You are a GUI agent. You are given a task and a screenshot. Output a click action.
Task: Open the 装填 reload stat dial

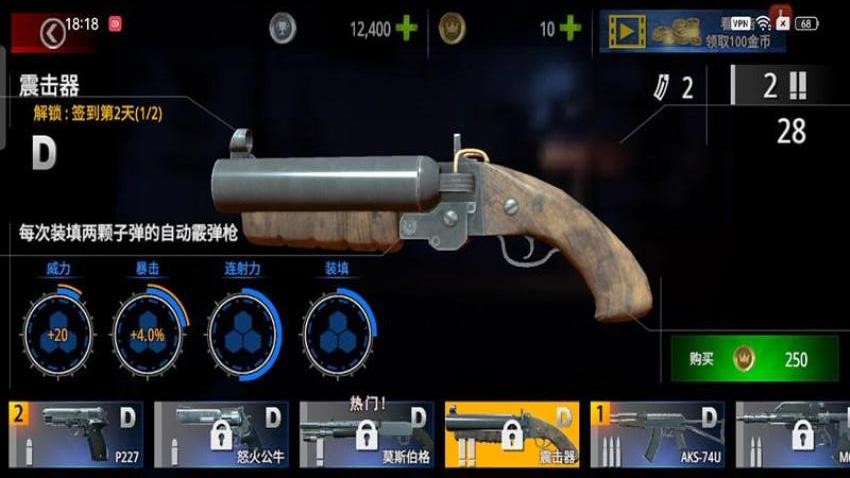click(x=337, y=333)
